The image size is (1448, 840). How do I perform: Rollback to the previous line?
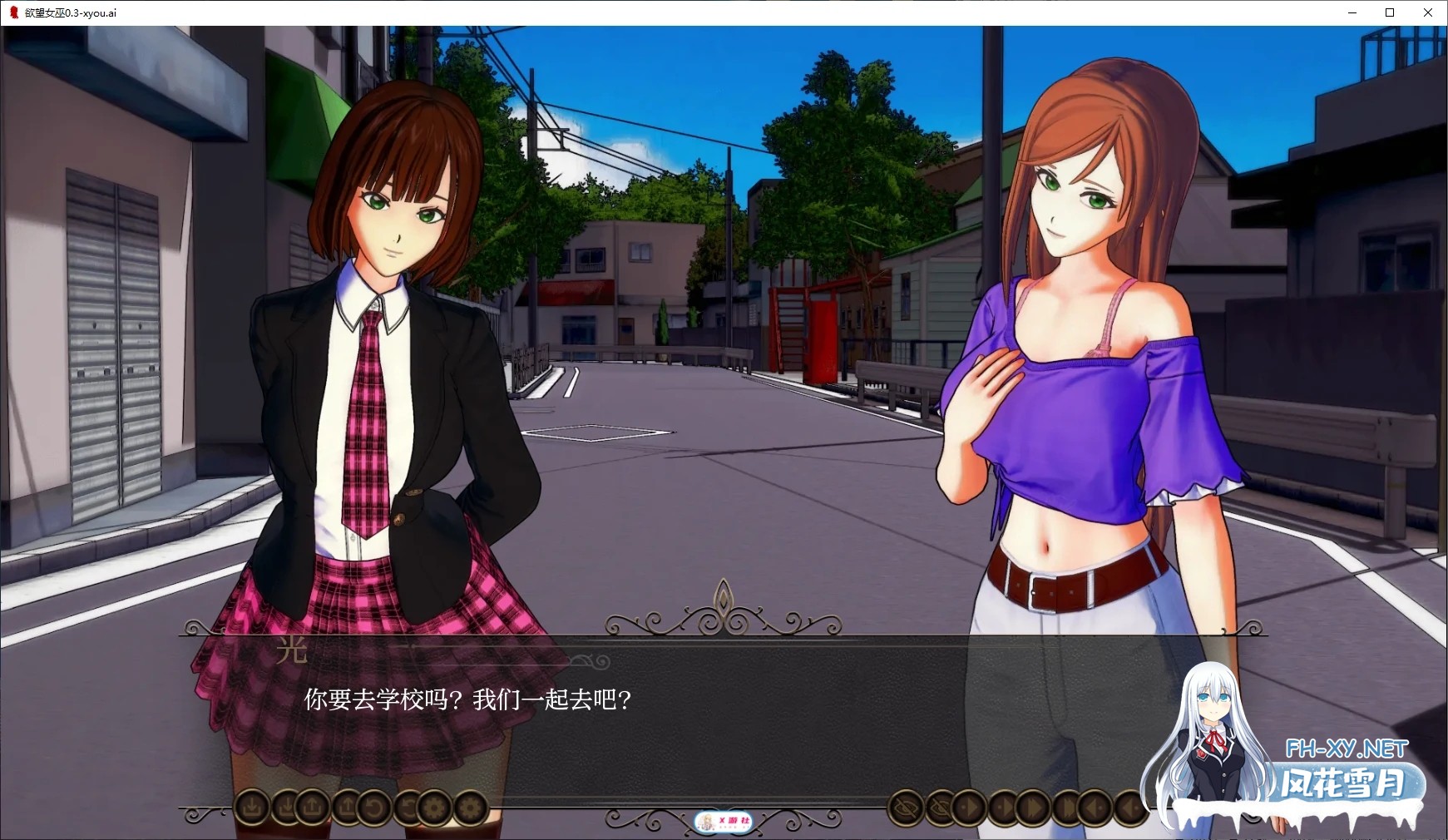(376, 808)
